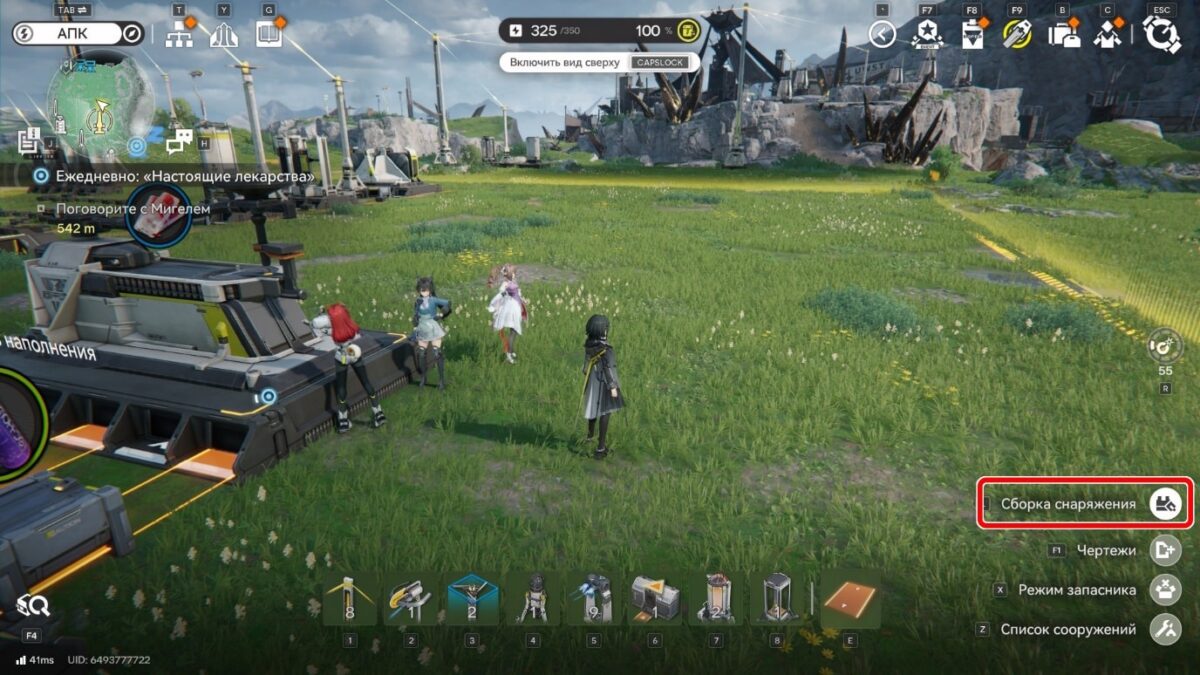Select the belt tile slot in hotbar
1200x675 pixels.
850,599
